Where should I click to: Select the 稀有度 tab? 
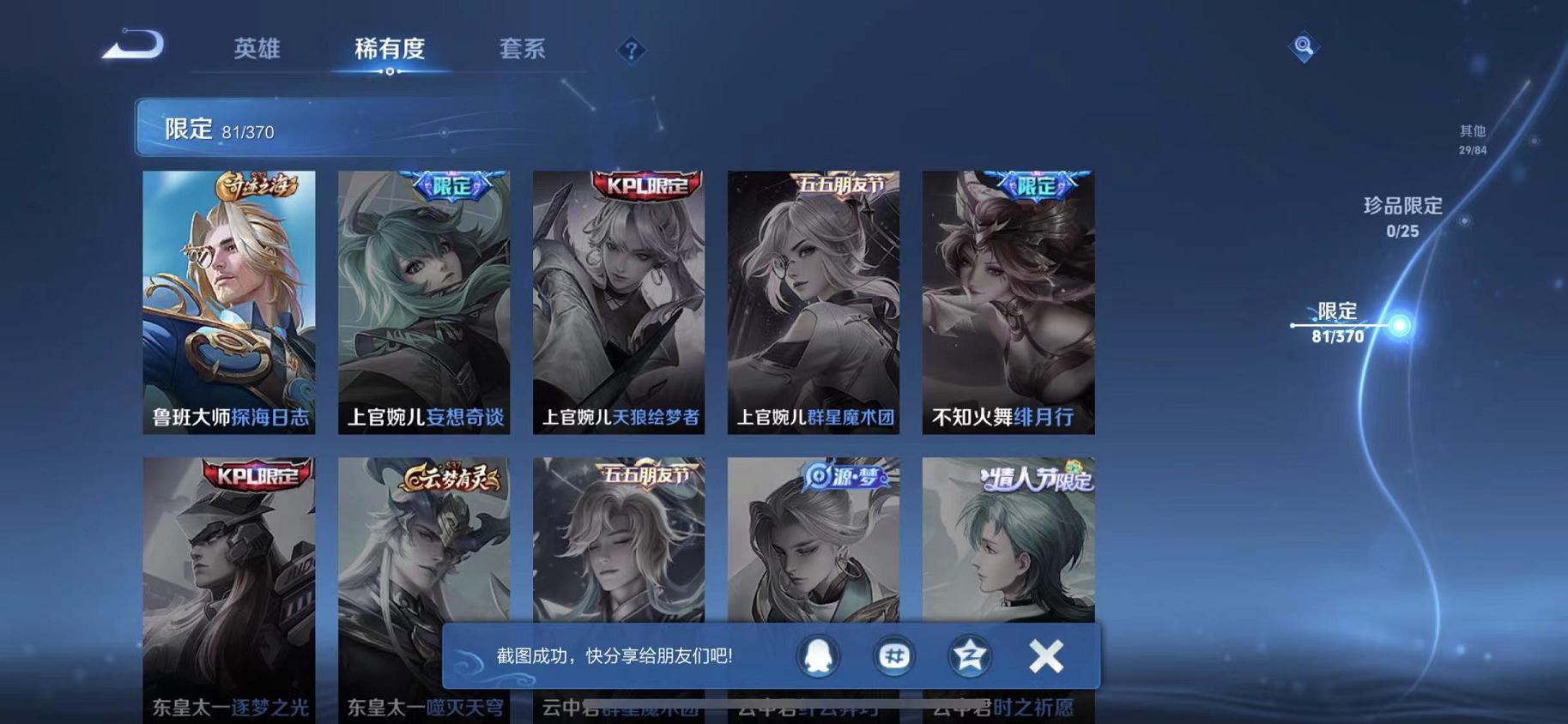pos(390,50)
